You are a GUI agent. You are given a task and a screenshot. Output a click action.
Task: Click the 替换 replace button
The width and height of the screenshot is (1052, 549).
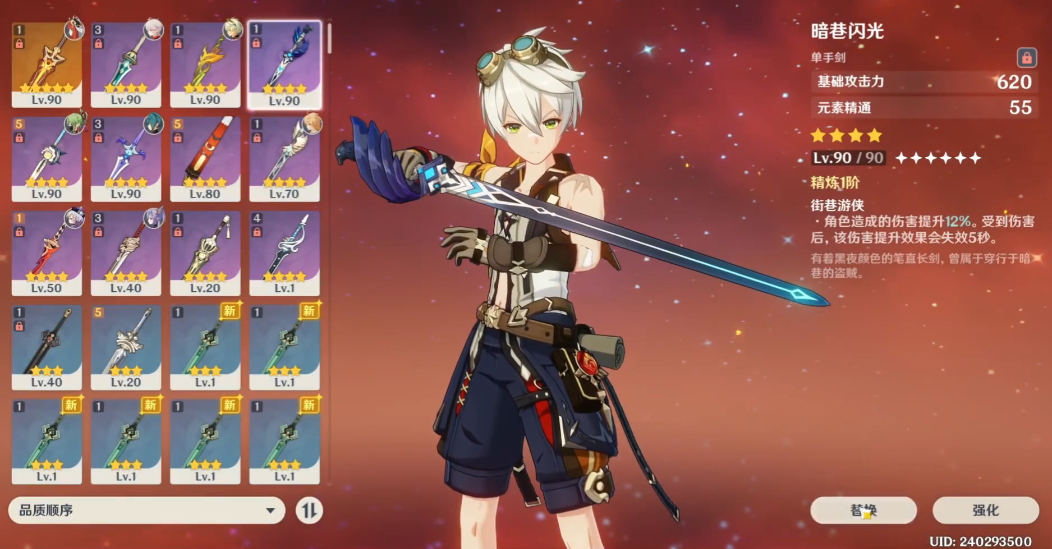(864, 511)
